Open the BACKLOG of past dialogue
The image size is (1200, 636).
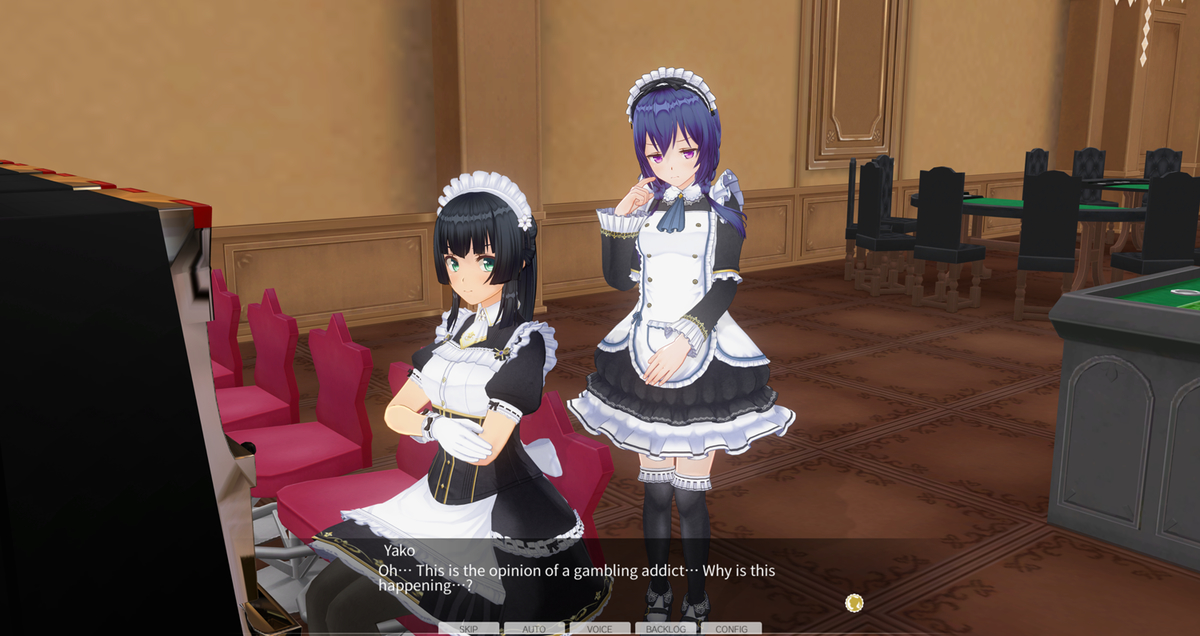pyautogui.click(x=666, y=629)
